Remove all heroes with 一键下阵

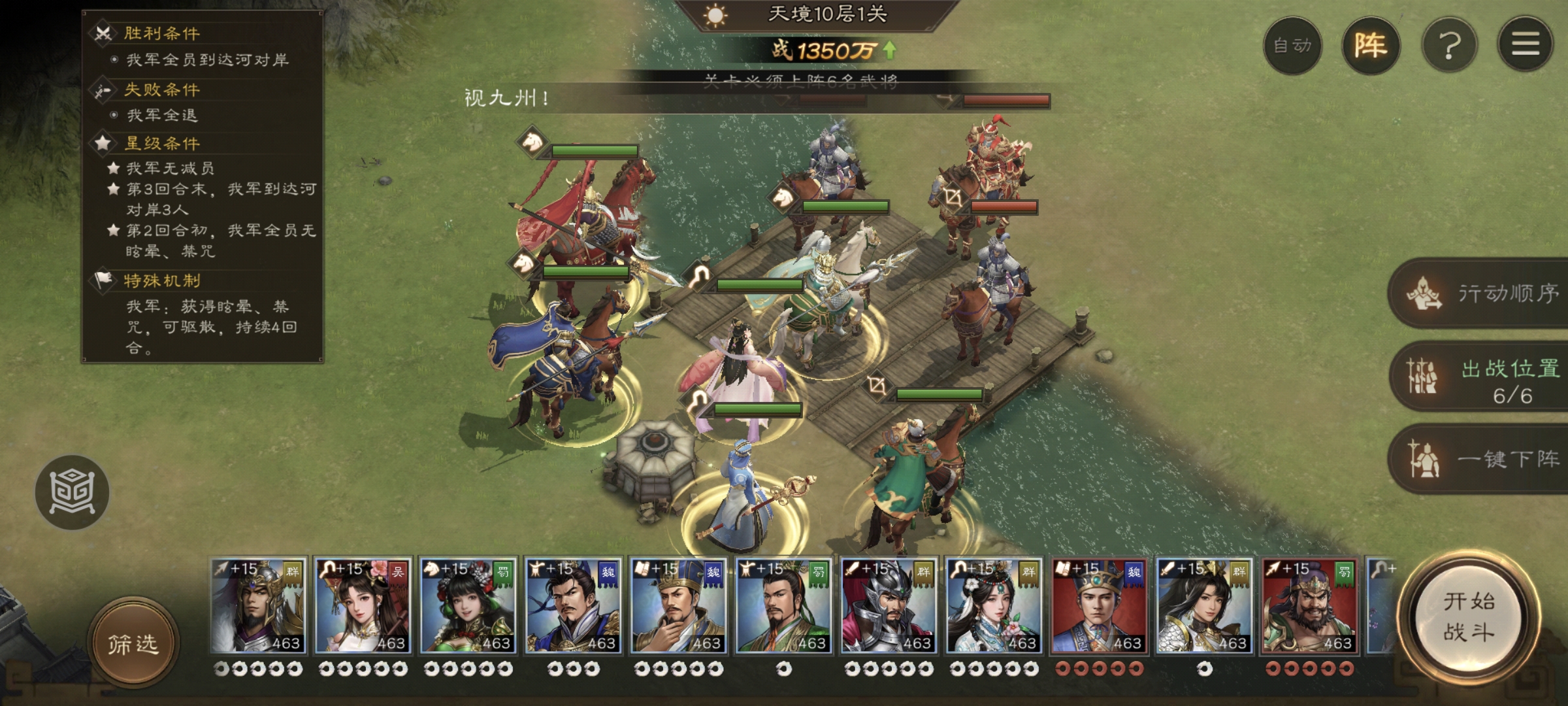1483,459
